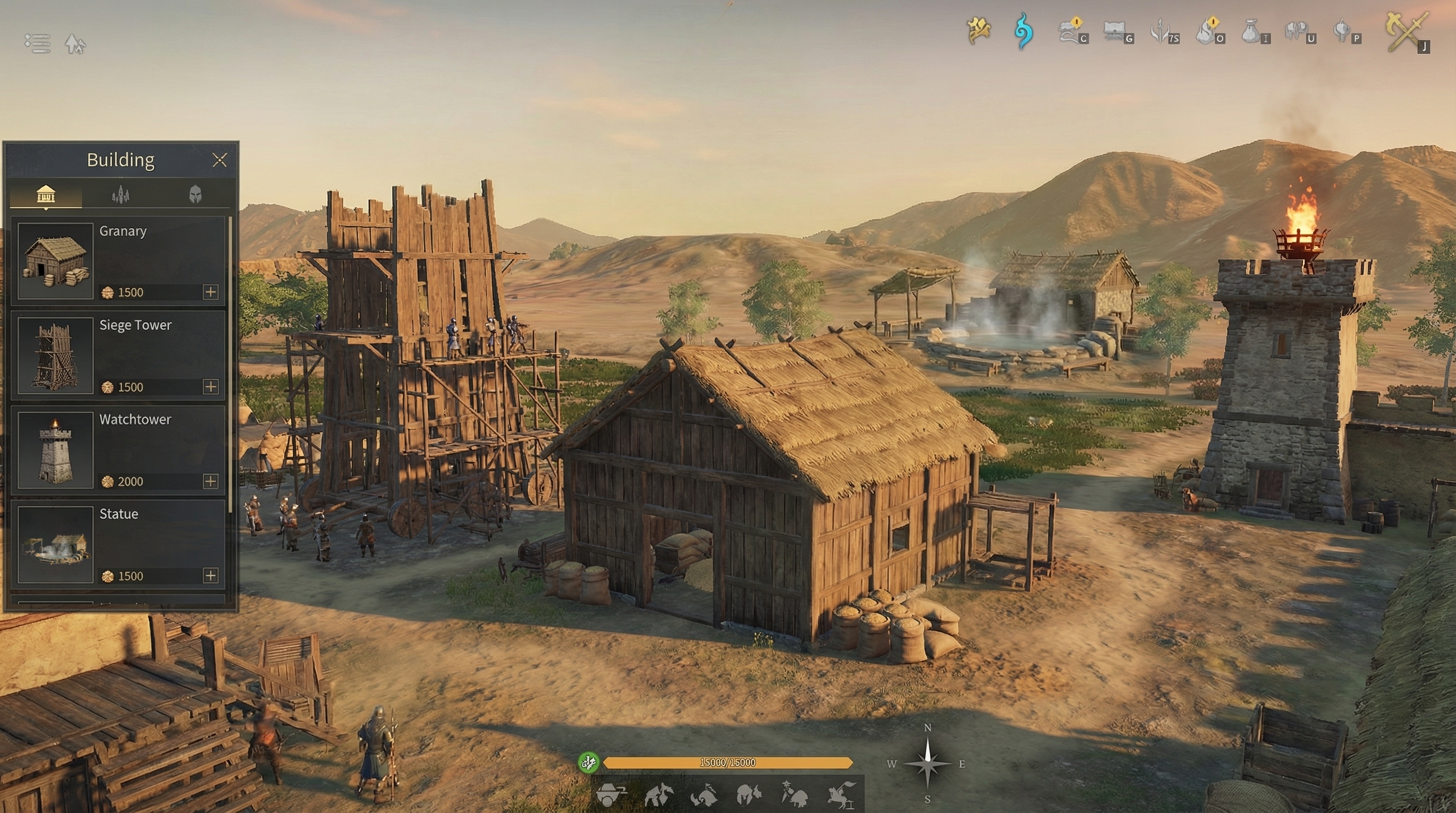This screenshot has height=813, width=1456.
Task: Open the armor equipment icon labeled U
Action: click(1297, 31)
